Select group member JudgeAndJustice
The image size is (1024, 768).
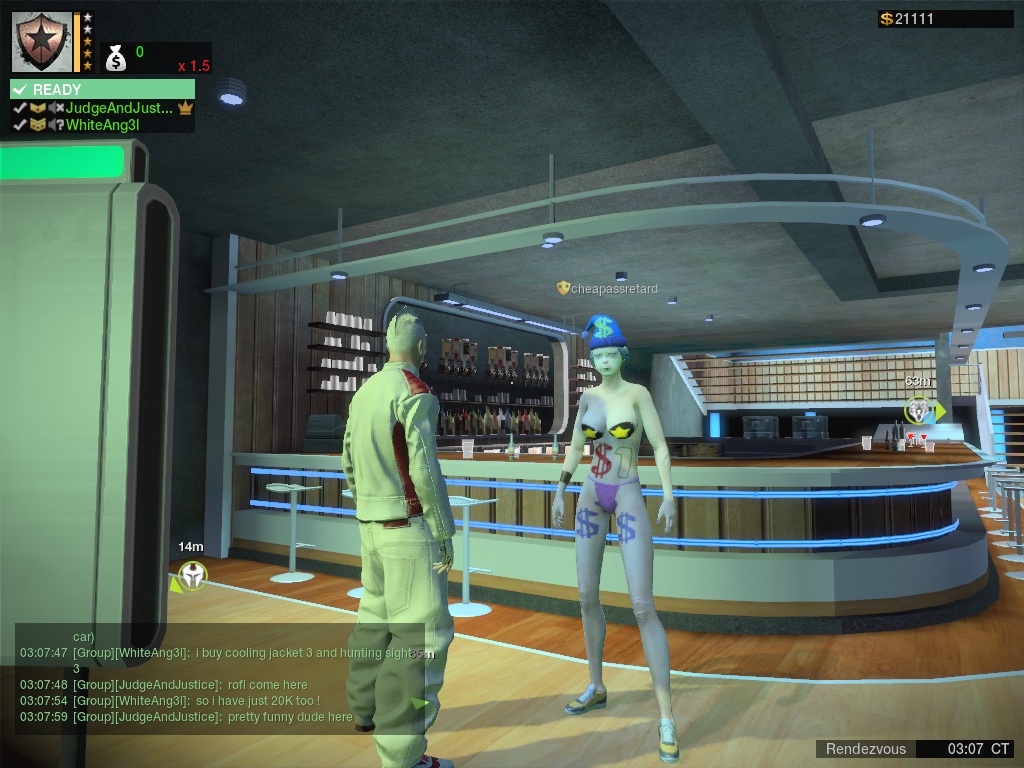click(119, 108)
